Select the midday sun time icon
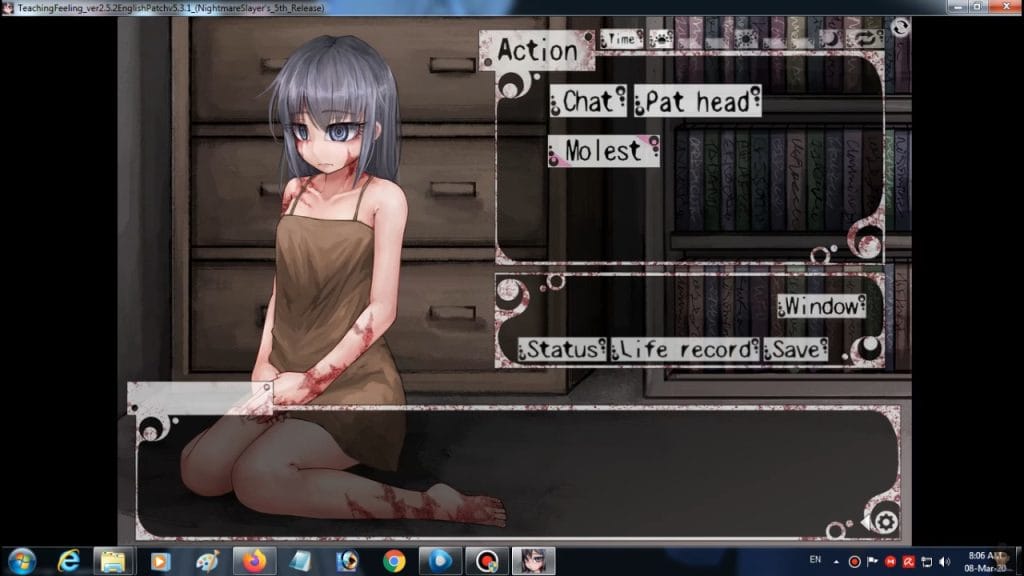The image size is (1024, 576). (746, 39)
